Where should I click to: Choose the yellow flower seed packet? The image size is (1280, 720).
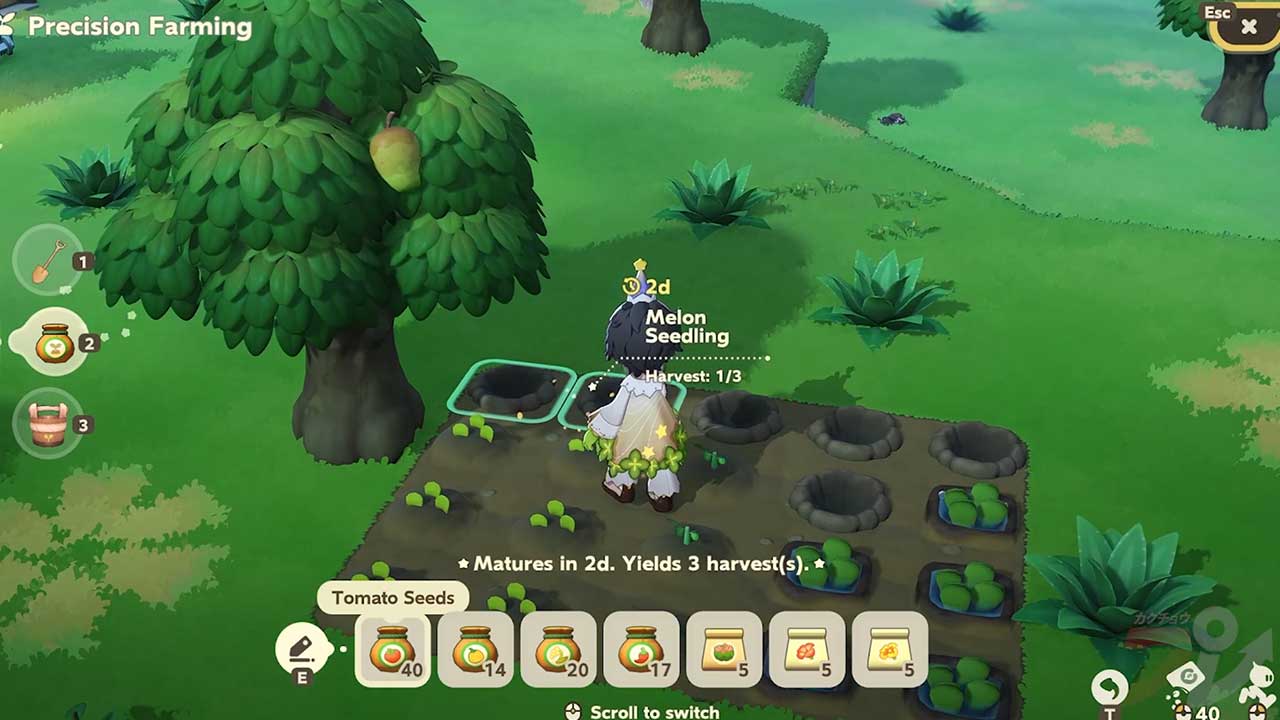[890, 650]
